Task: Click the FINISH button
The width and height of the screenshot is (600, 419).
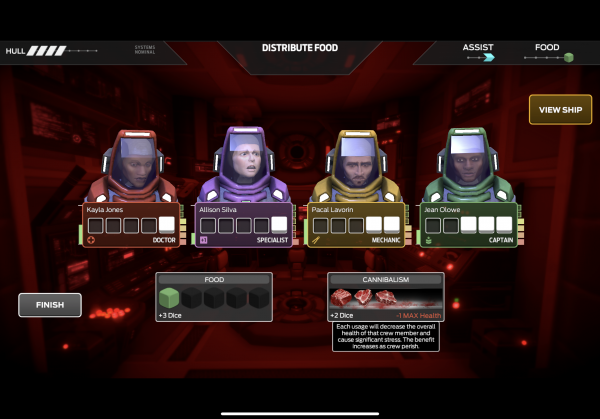Action: click(49, 305)
